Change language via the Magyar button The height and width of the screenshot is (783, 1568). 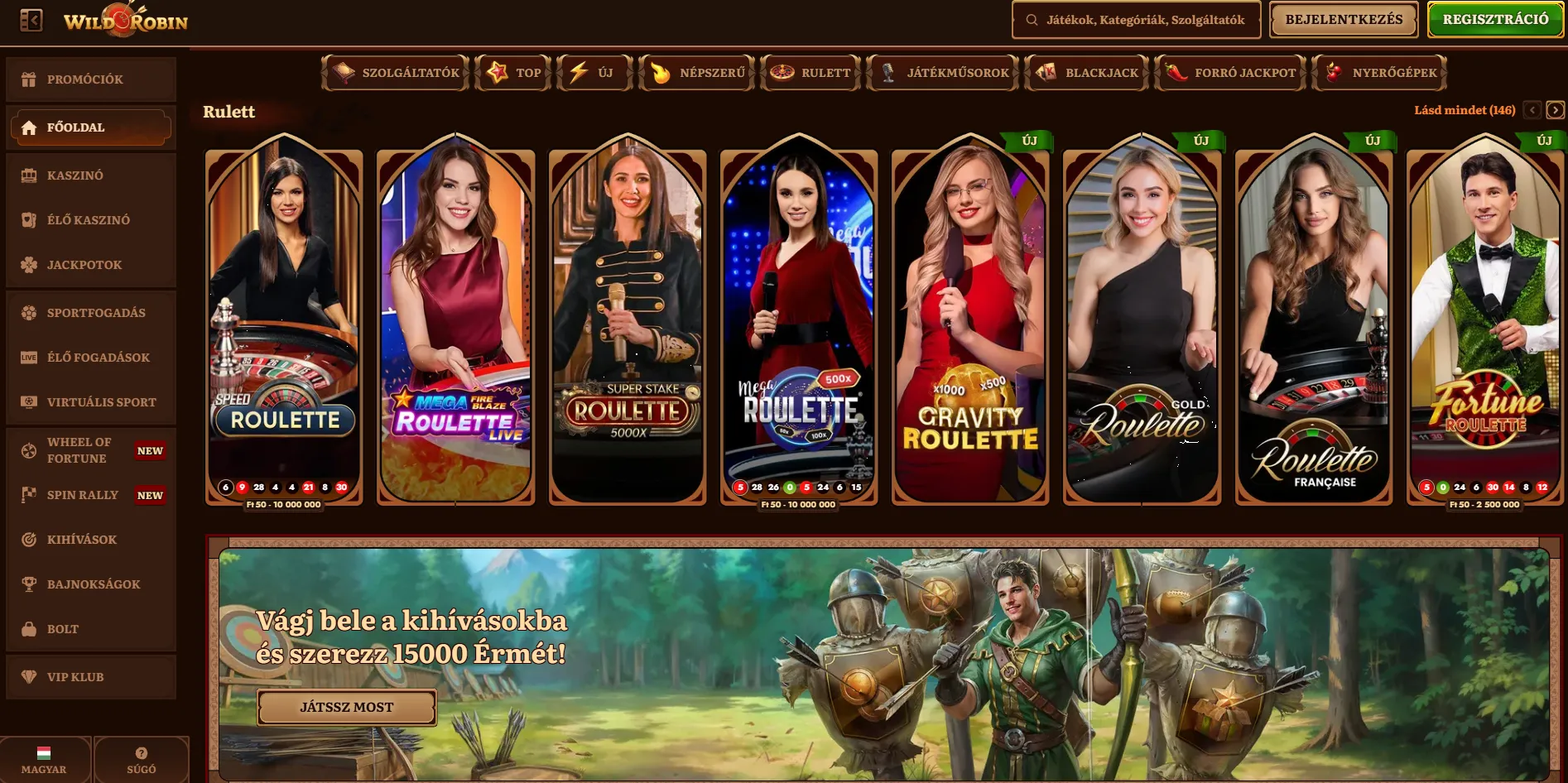(x=45, y=760)
